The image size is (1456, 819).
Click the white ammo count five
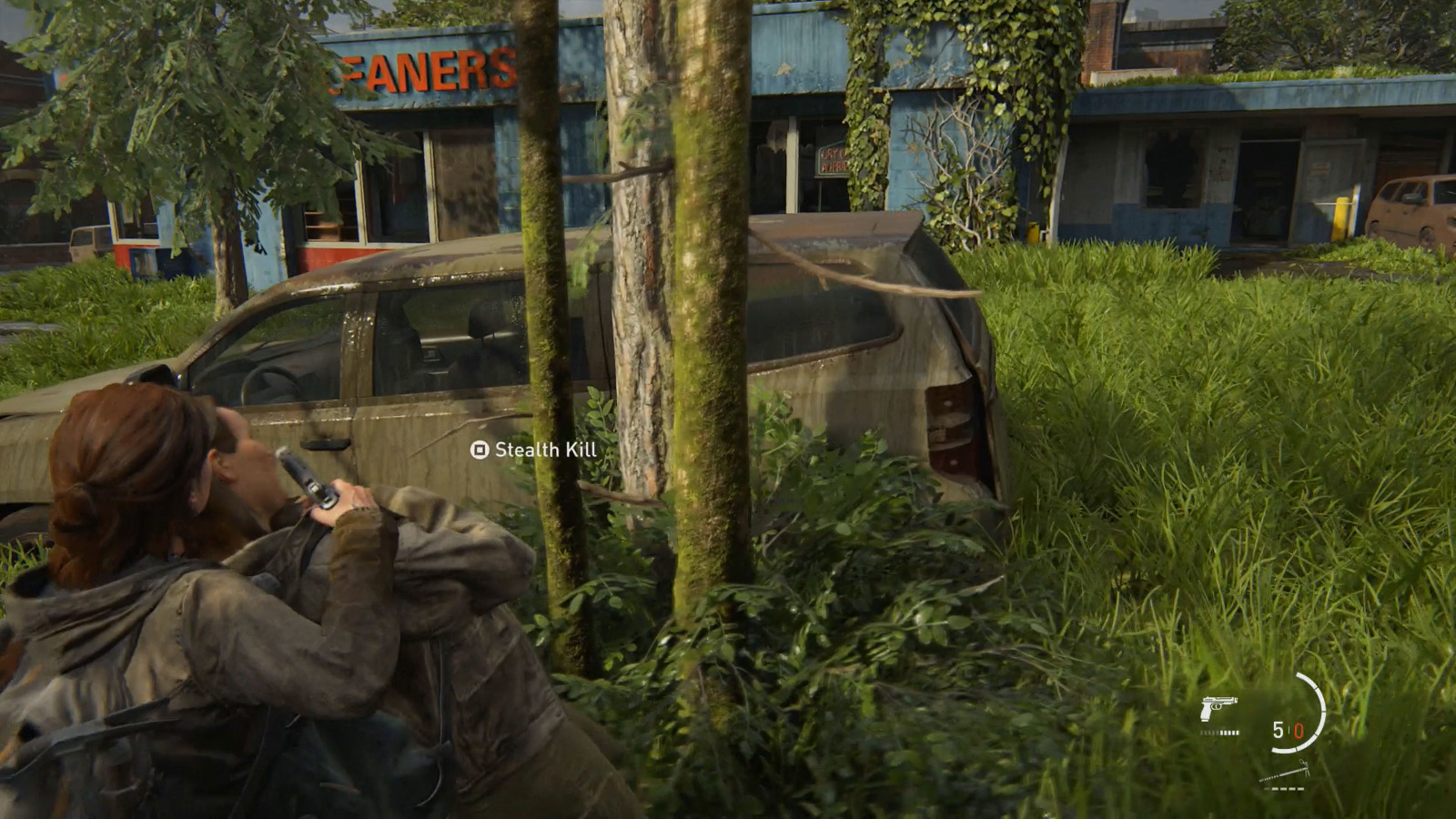(x=1278, y=730)
